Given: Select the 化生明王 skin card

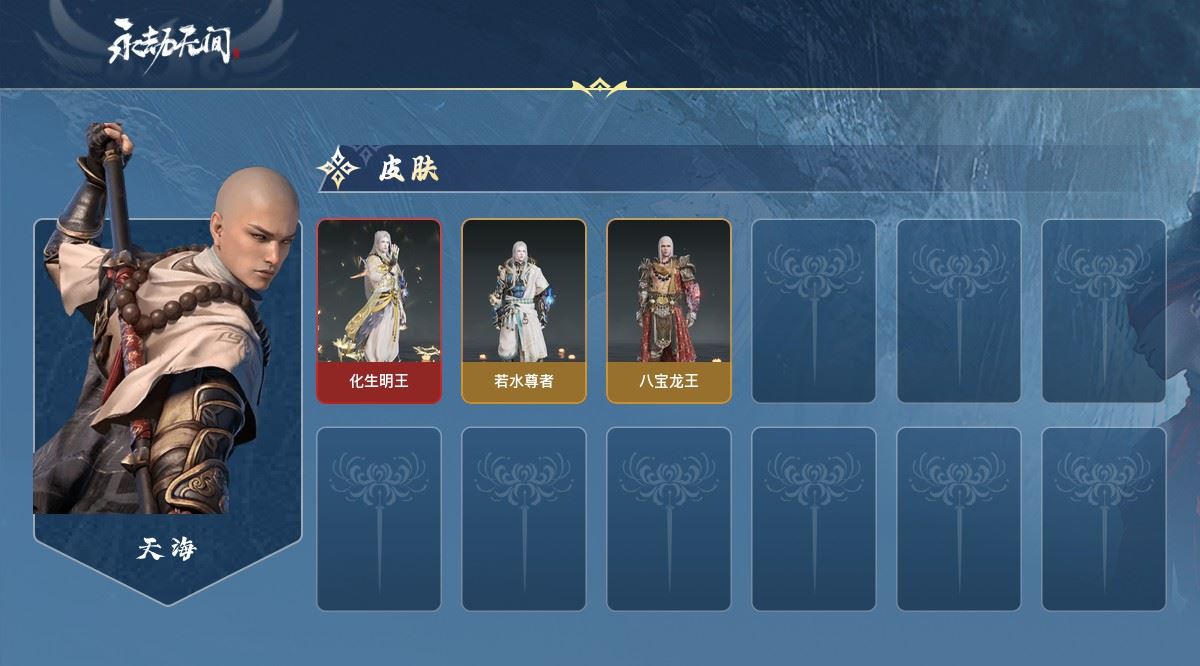Looking at the screenshot, I should (x=379, y=311).
